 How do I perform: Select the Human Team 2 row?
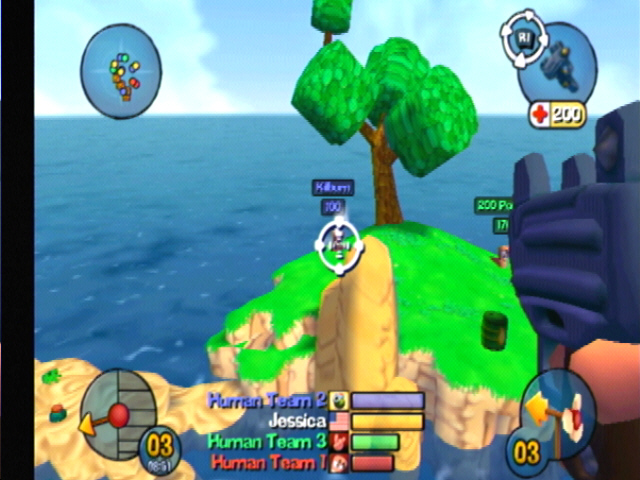pyautogui.click(x=315, y=400)
